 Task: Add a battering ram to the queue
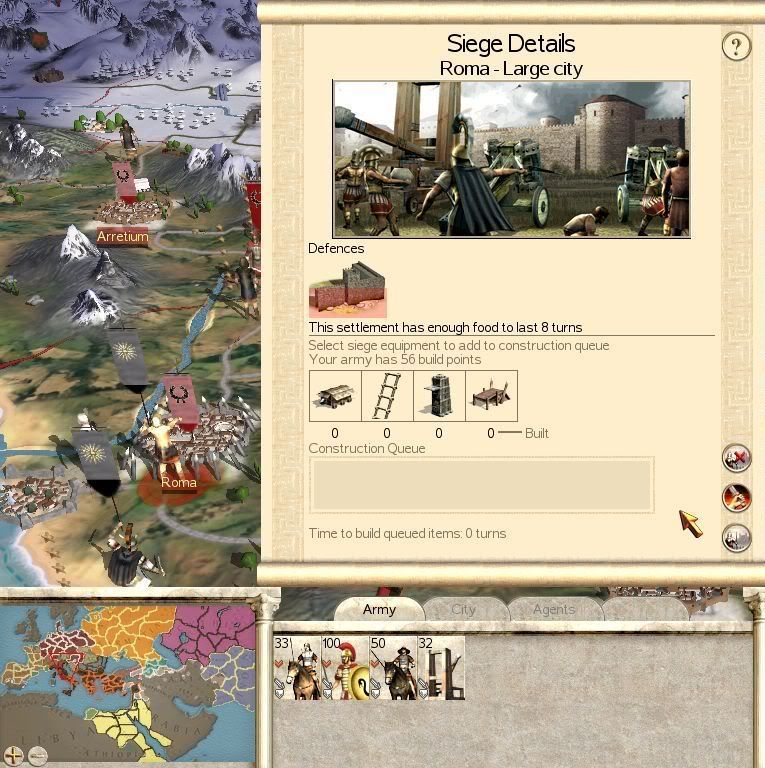(x=334, y=396)
